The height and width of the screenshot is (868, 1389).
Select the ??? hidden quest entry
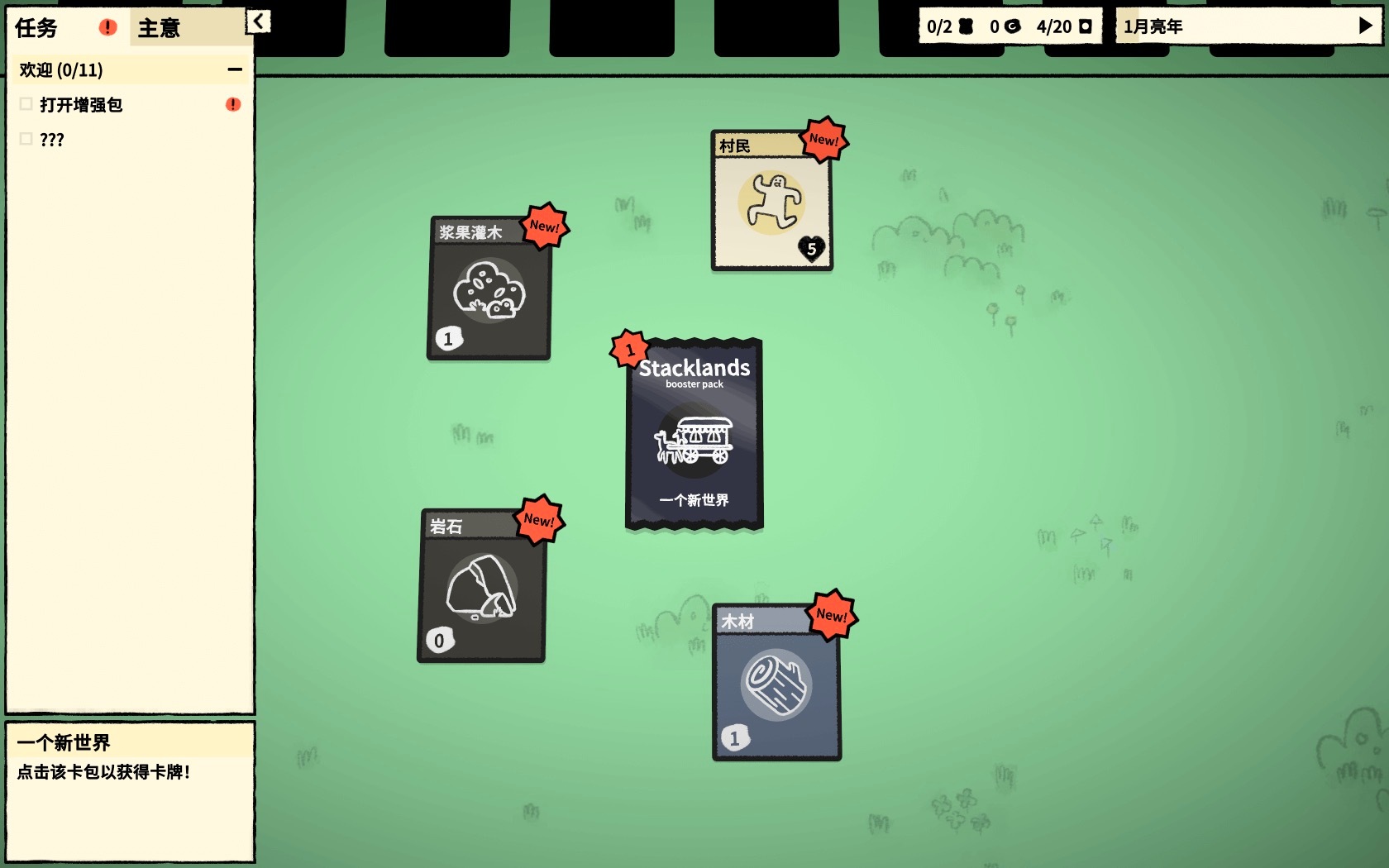[51, 140]
